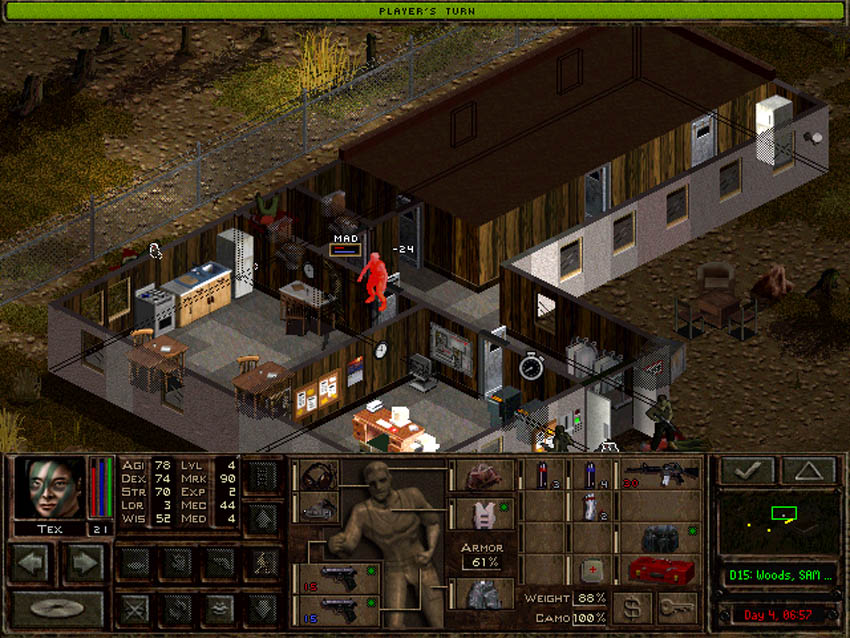Open the money dollar-sign button
Viewport: 850px width, 638px height.
coord(632,607)
